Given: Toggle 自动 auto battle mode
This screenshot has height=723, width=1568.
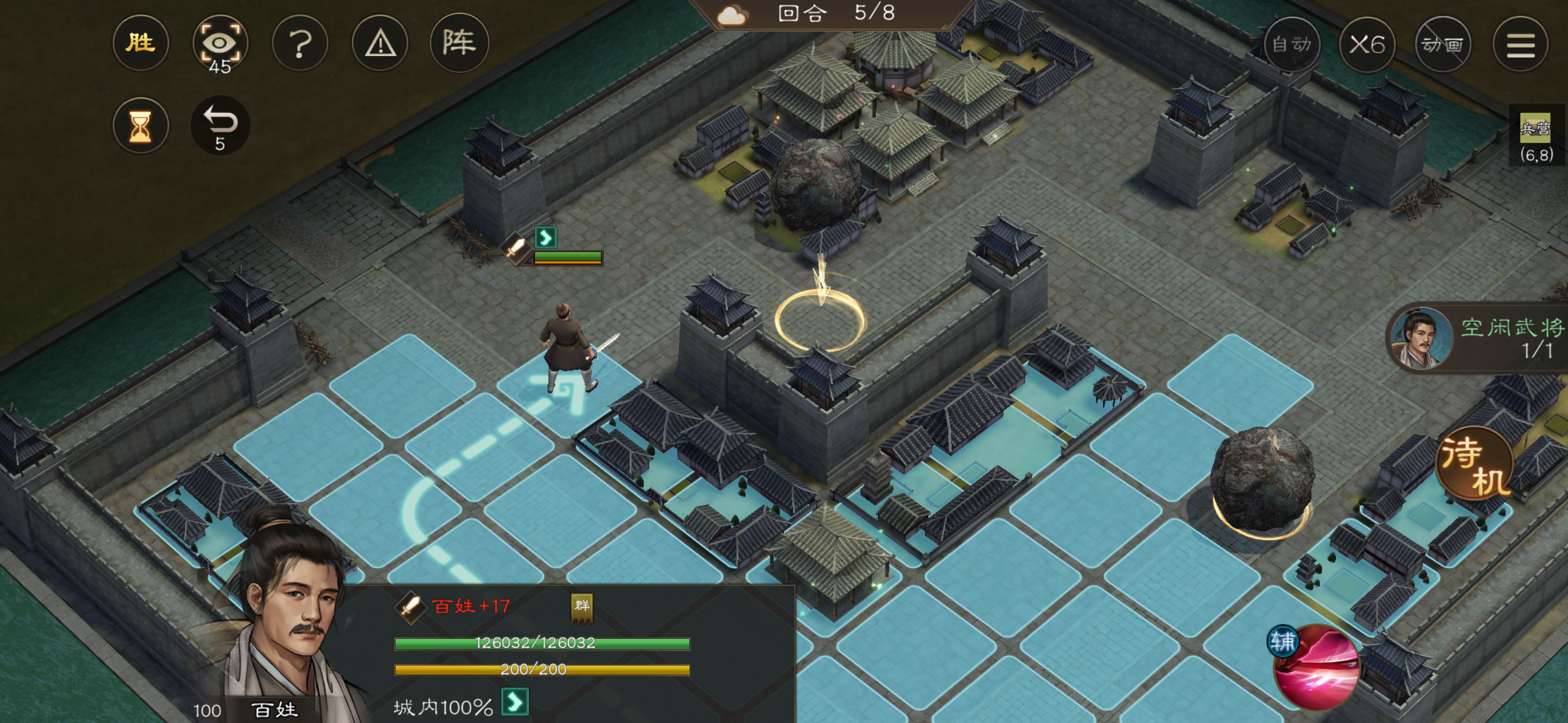Looking at the screenshot, I should point(1292,44).
